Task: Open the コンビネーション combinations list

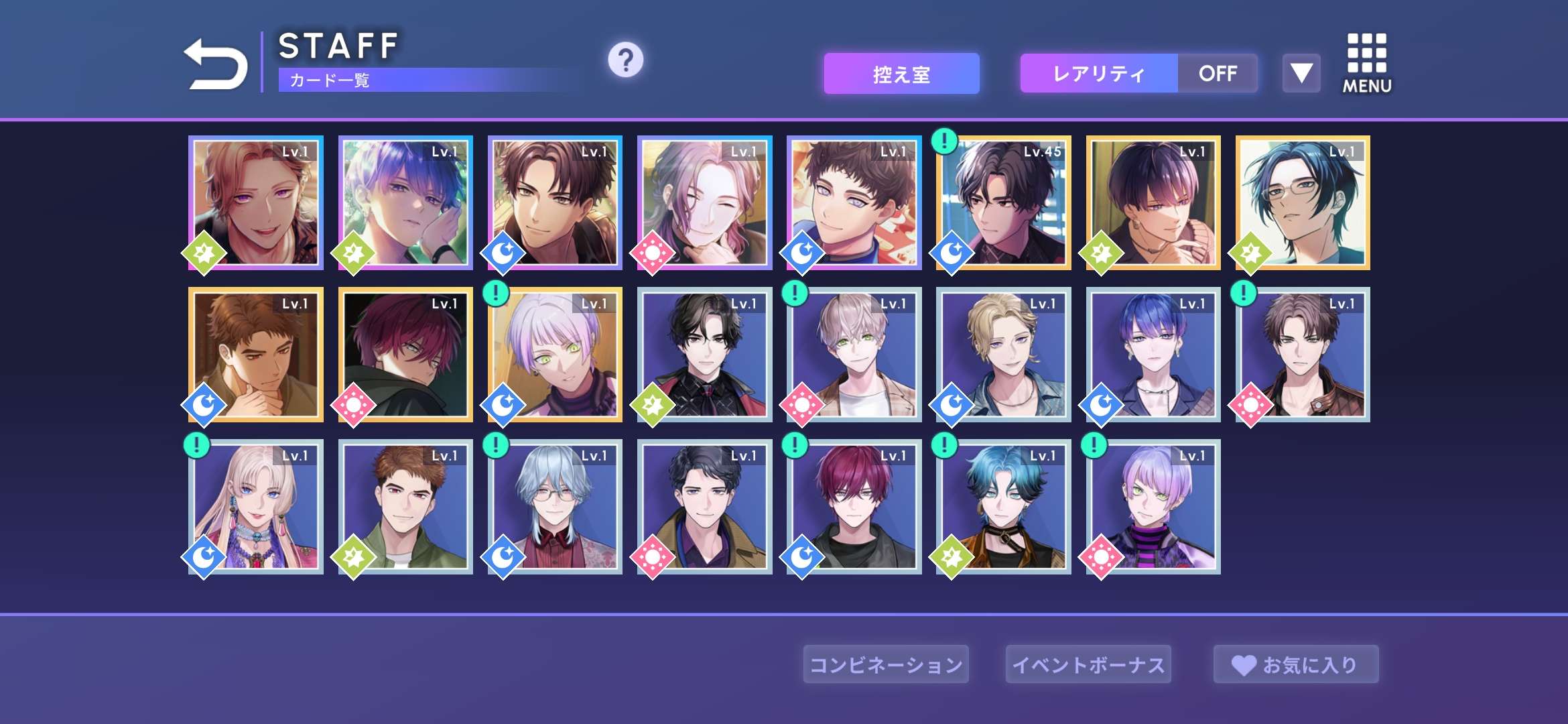Action: [x=886, y=664]
